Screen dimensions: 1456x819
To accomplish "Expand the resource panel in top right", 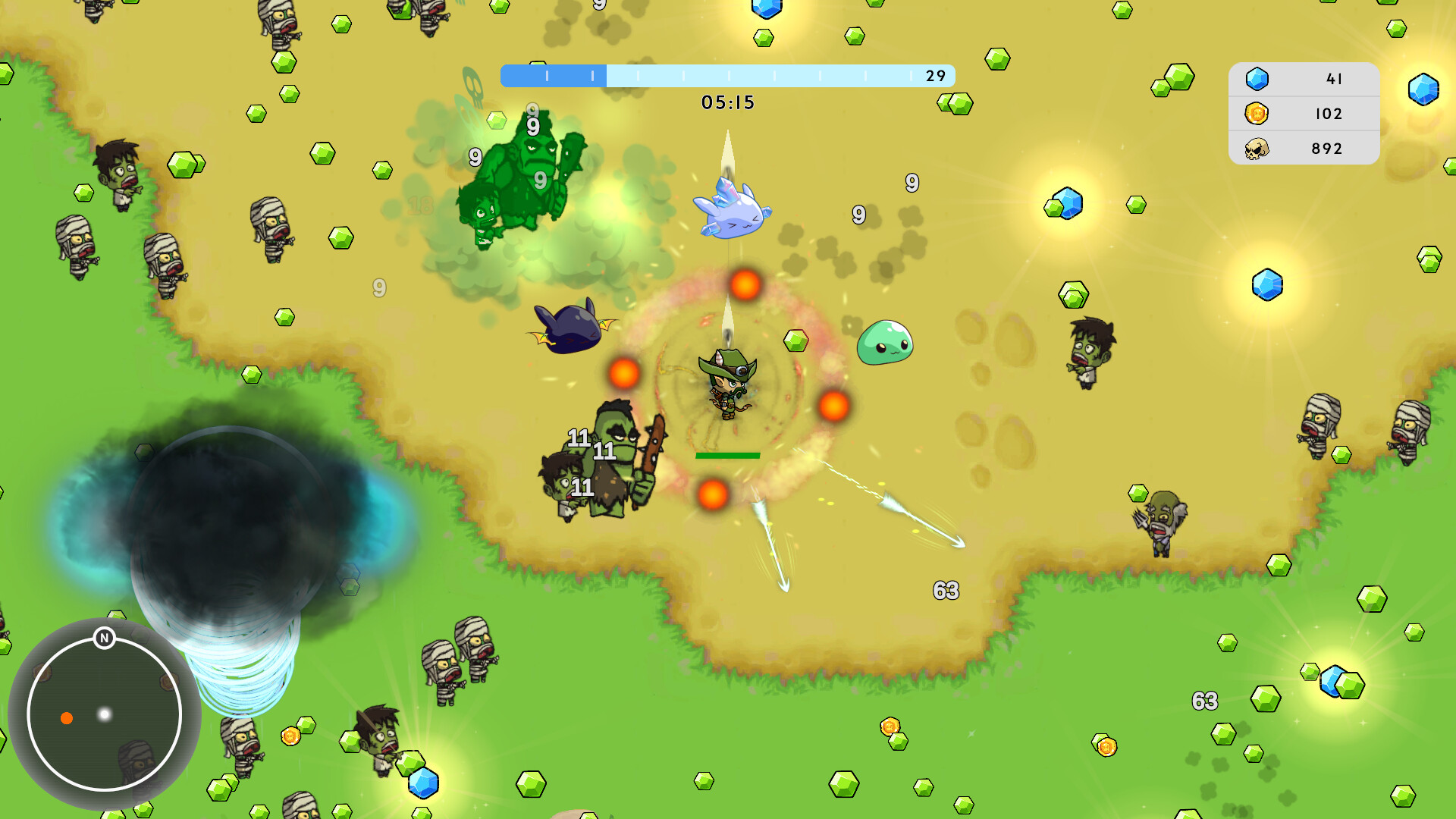I will point(1303,113).
